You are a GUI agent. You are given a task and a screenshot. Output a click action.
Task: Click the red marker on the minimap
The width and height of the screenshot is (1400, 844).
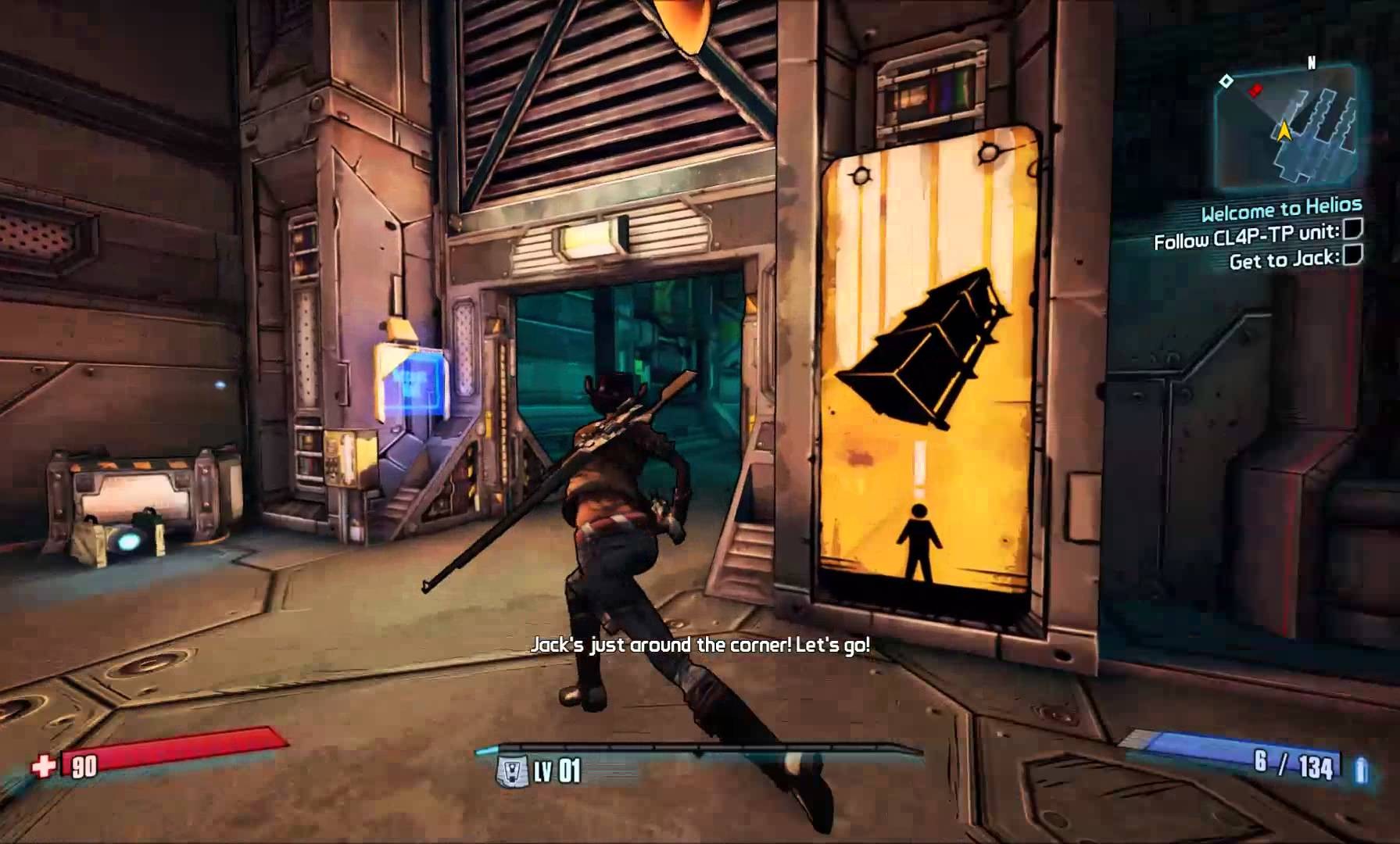pos(1255,90)
